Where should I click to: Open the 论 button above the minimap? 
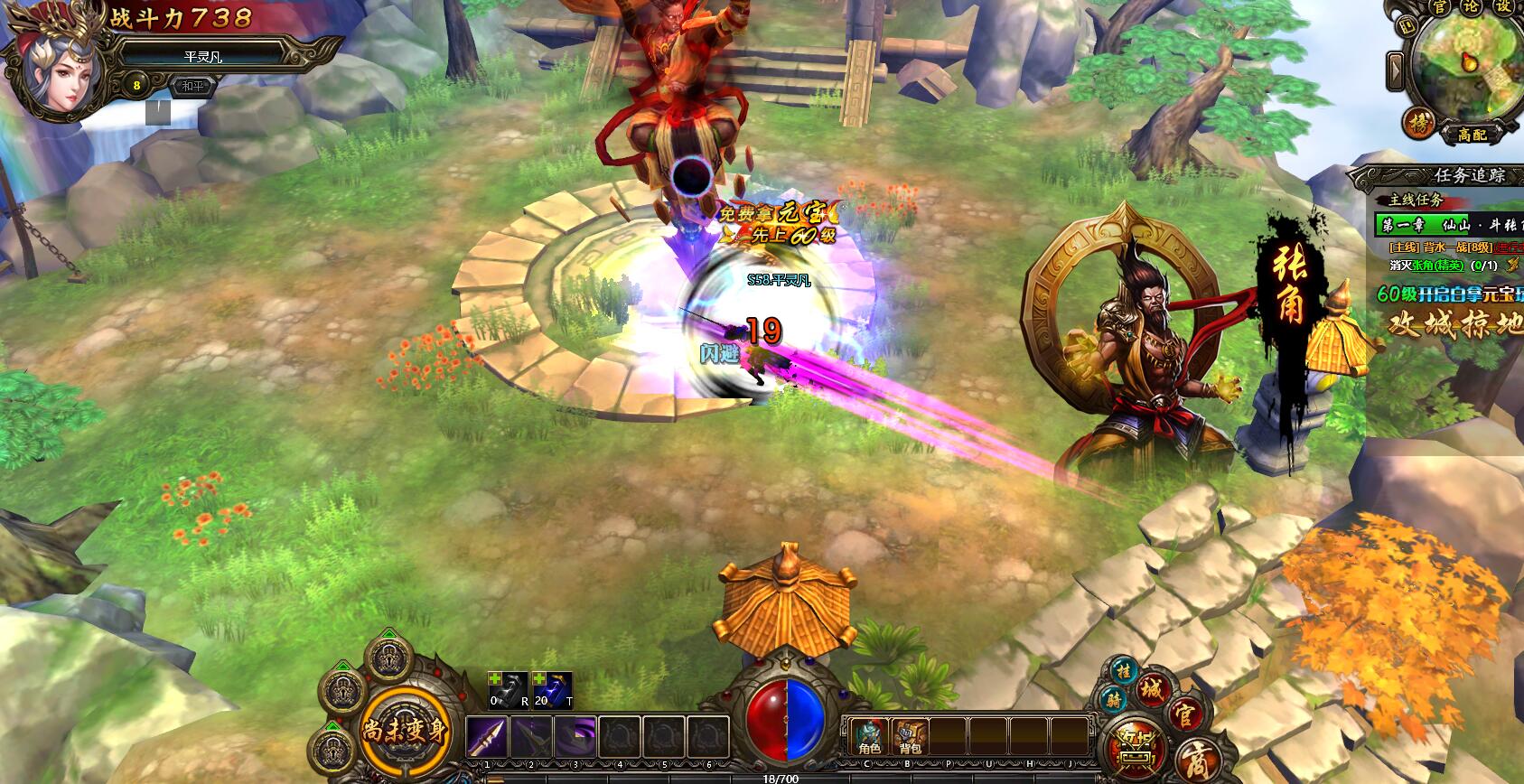click(1472, 6)
